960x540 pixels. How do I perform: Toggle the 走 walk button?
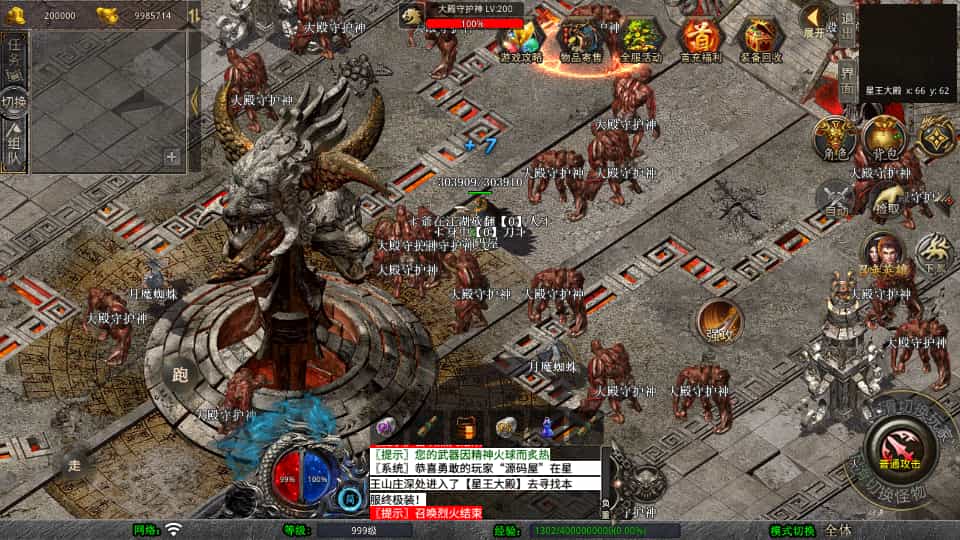point(74,464)
